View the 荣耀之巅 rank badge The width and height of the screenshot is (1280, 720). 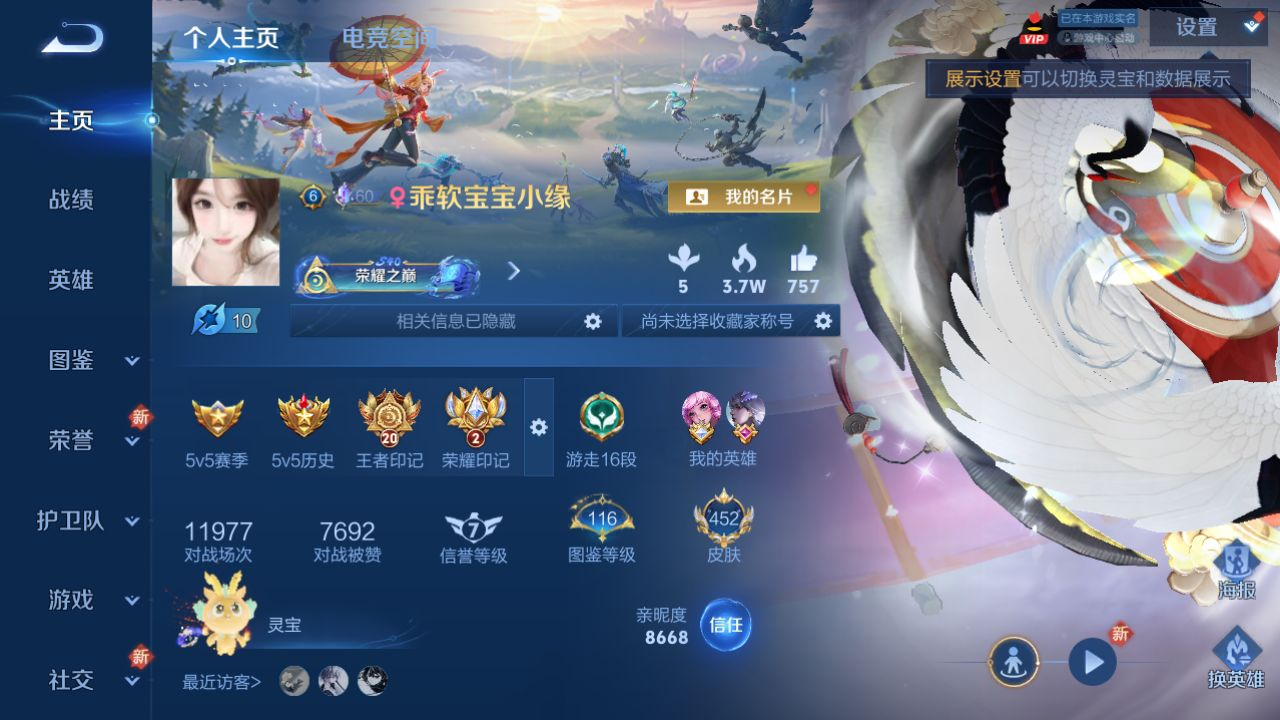pos(387,275)
